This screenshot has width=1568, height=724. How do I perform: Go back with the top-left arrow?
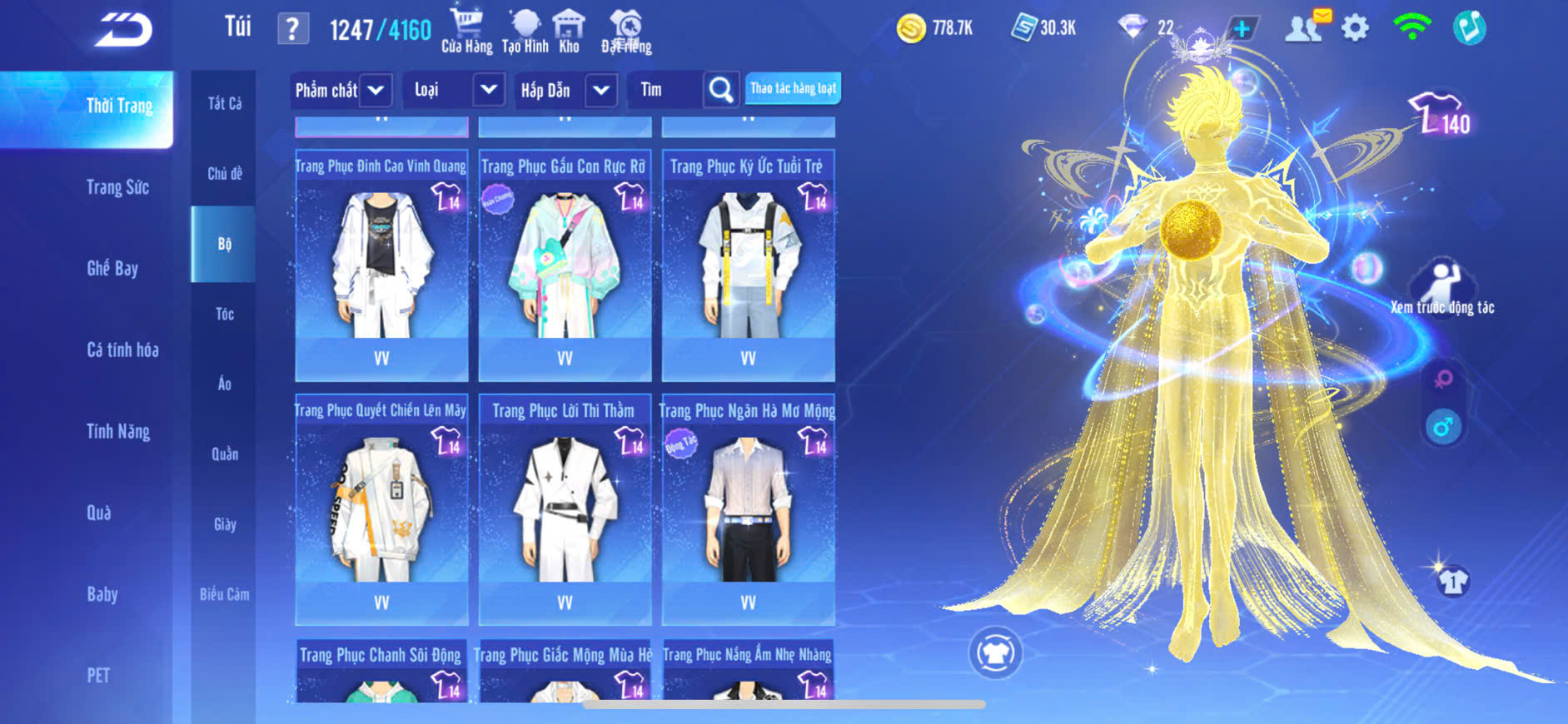pos(123,31)
